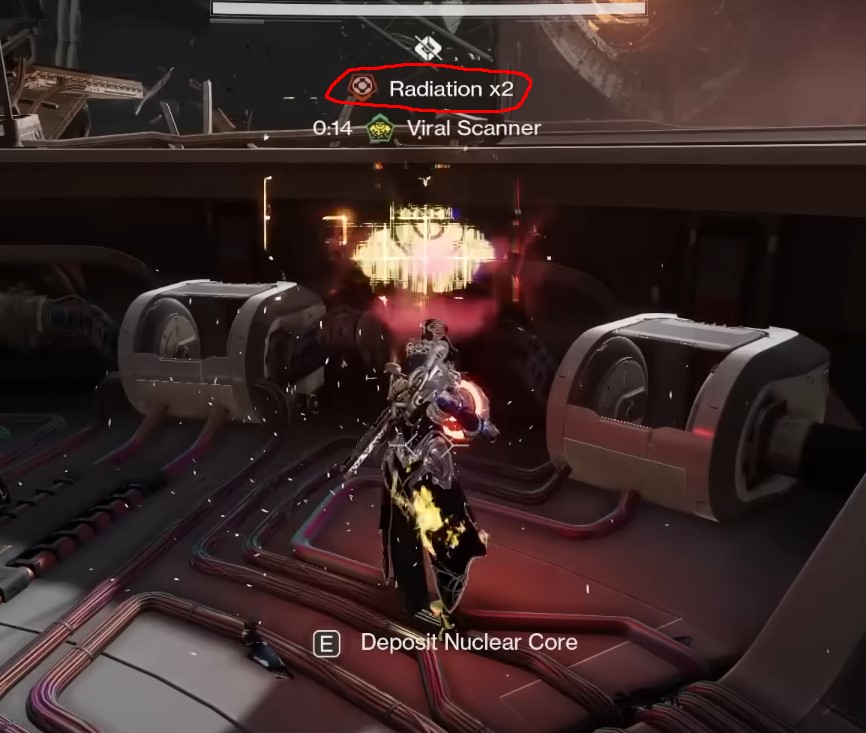Click the white crossed-out icon above Radiation
866x733 pixels.
click(x=427, y=47)
